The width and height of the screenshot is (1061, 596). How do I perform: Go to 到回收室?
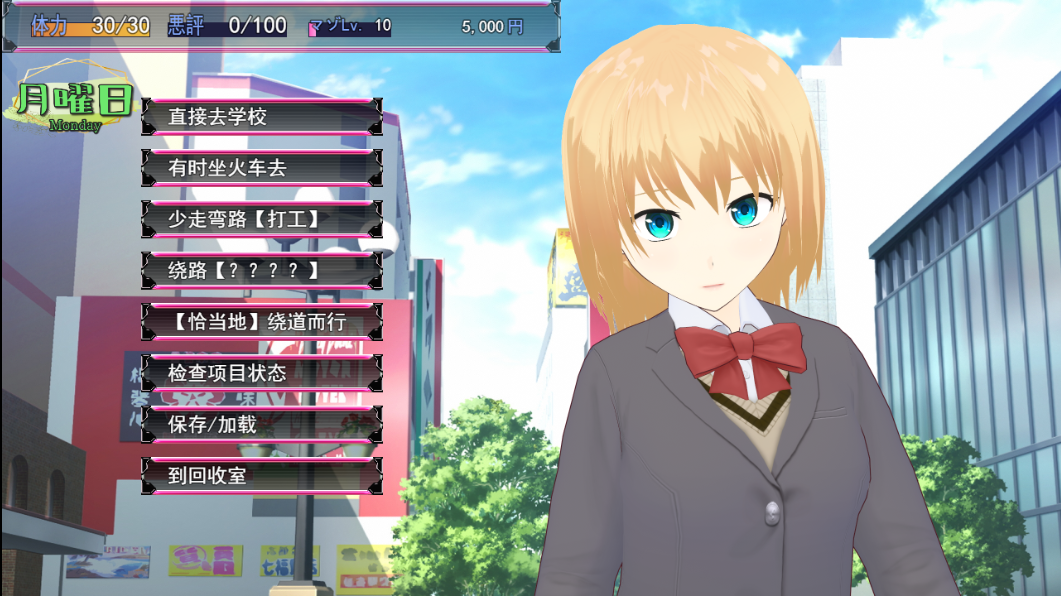coord(261,476)
